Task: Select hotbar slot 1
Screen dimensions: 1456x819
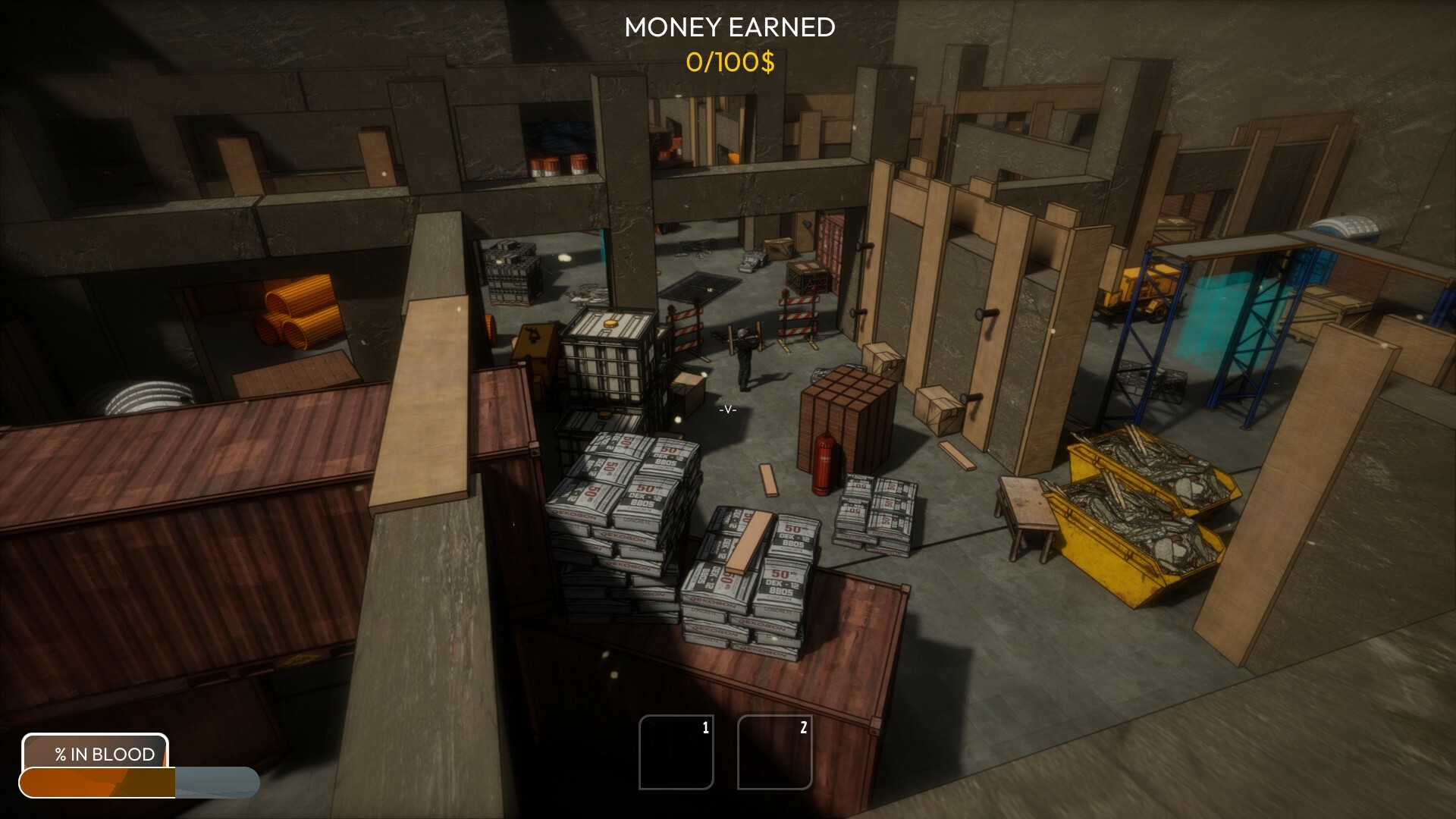Action: [x=676, y=753]
